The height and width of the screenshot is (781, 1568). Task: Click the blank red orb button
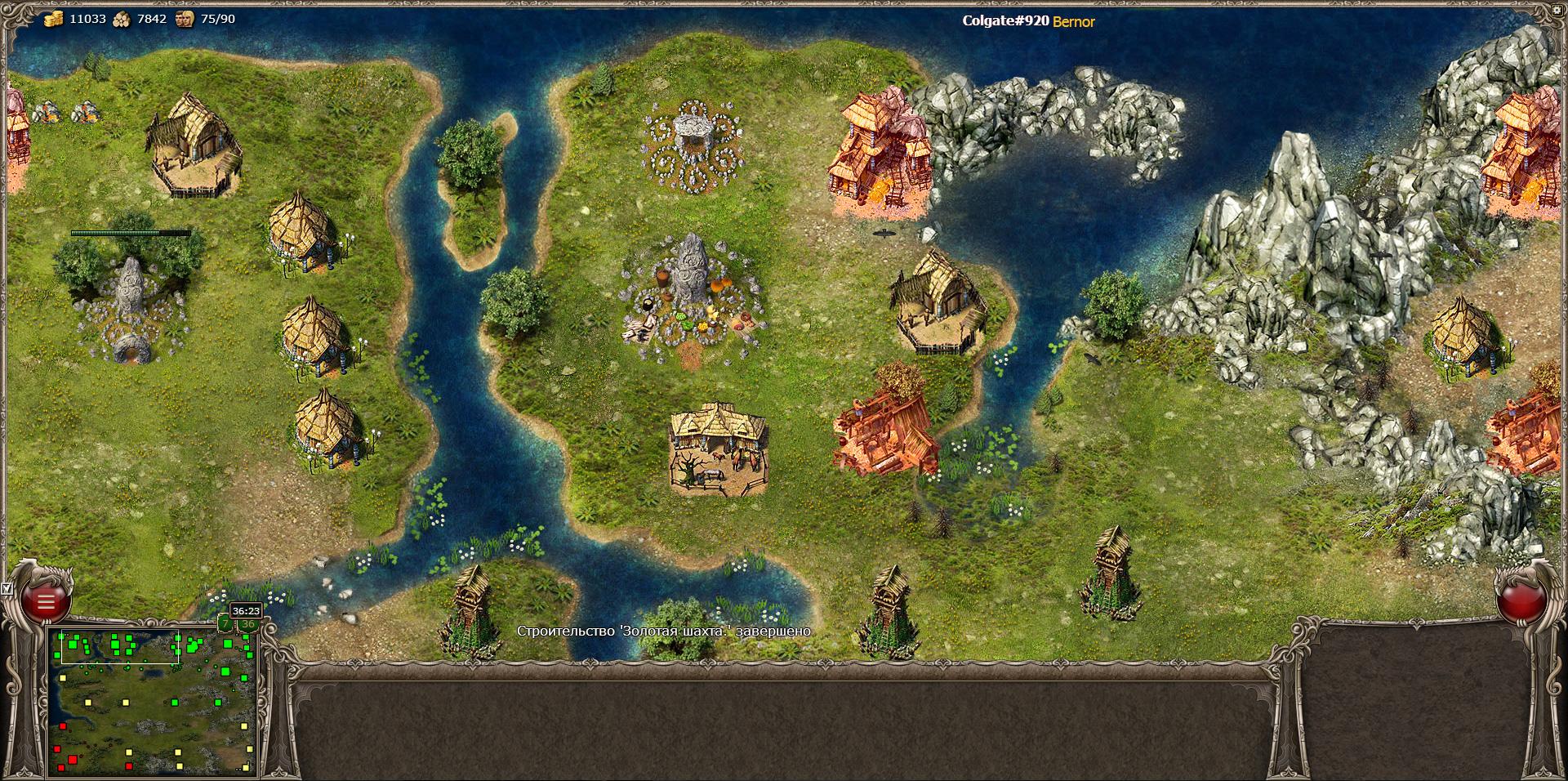point(1521,602)
